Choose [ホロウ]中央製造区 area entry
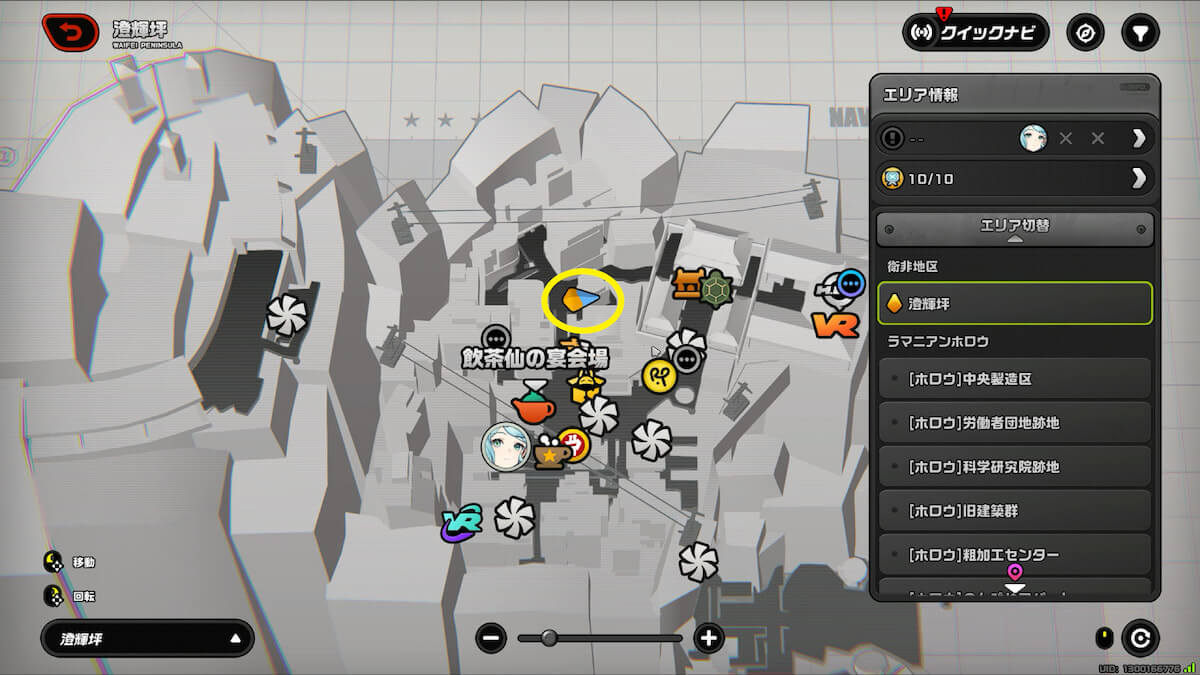This screenshot has height=675, width=1200. 1015,379
